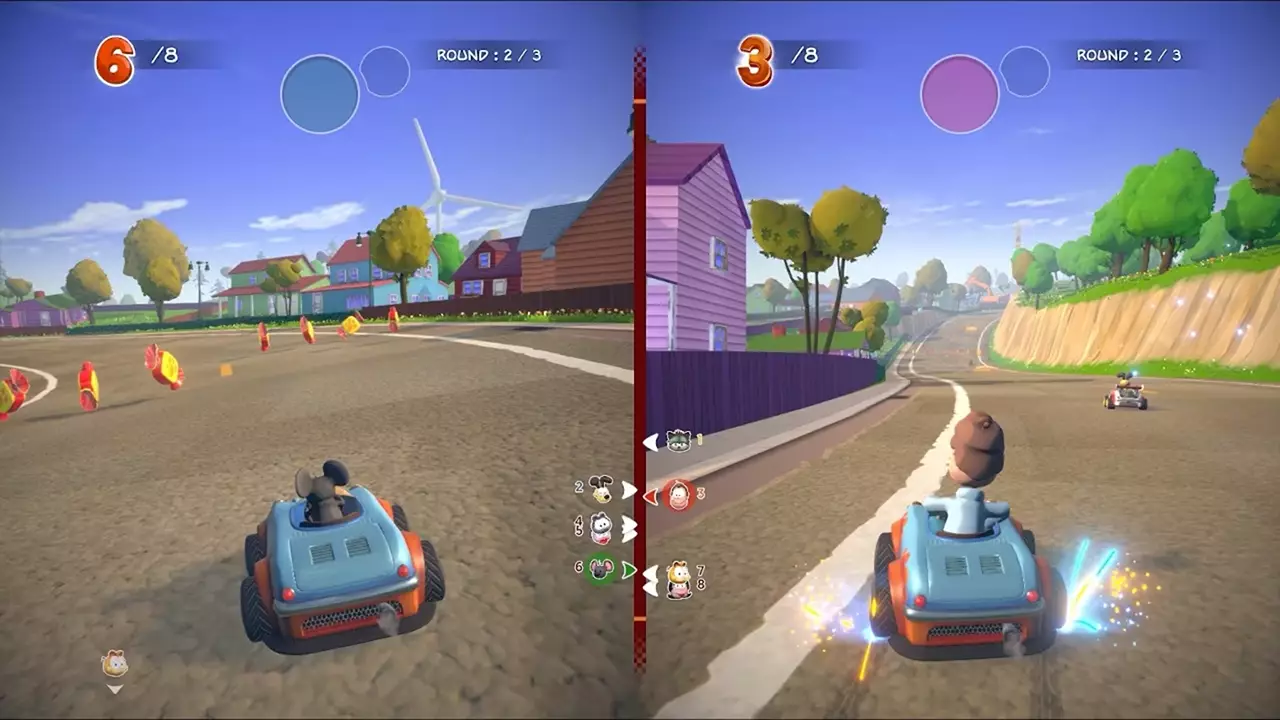Select Jon's portrait inside the red circle
This screenshot has height=720, width=1280.
pyautogui.click(x=678, y=495)
